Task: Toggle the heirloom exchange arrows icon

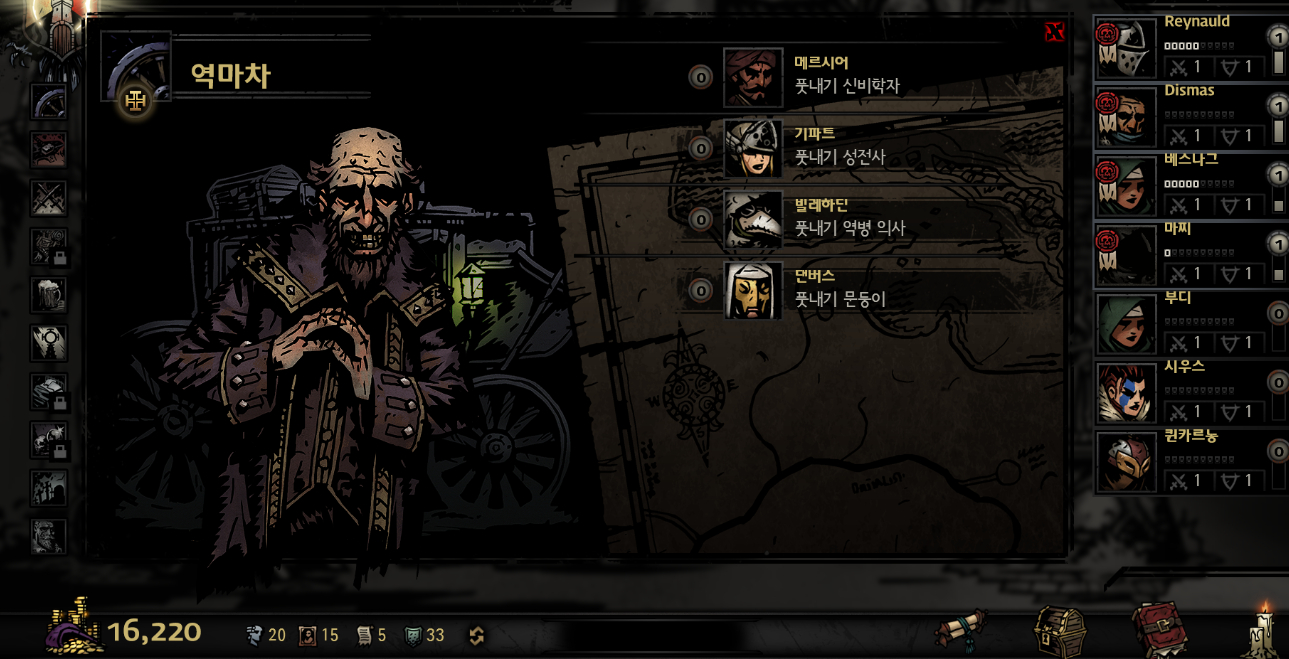Action: [477, 635]
